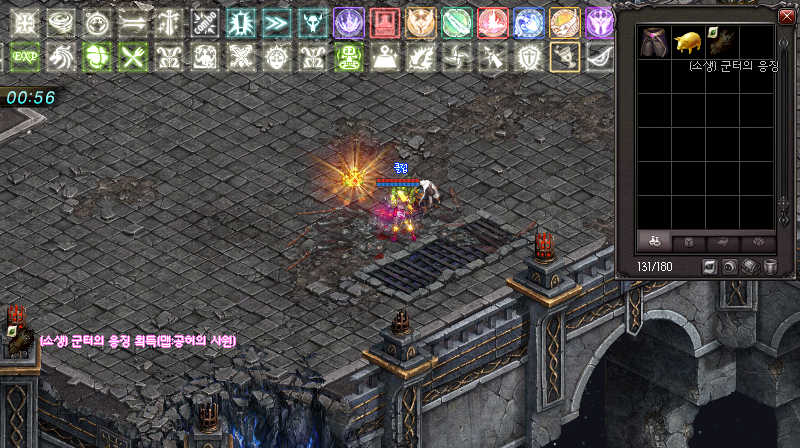Click the shield with cross buff icon
The image size is (800, 448).
529,57
